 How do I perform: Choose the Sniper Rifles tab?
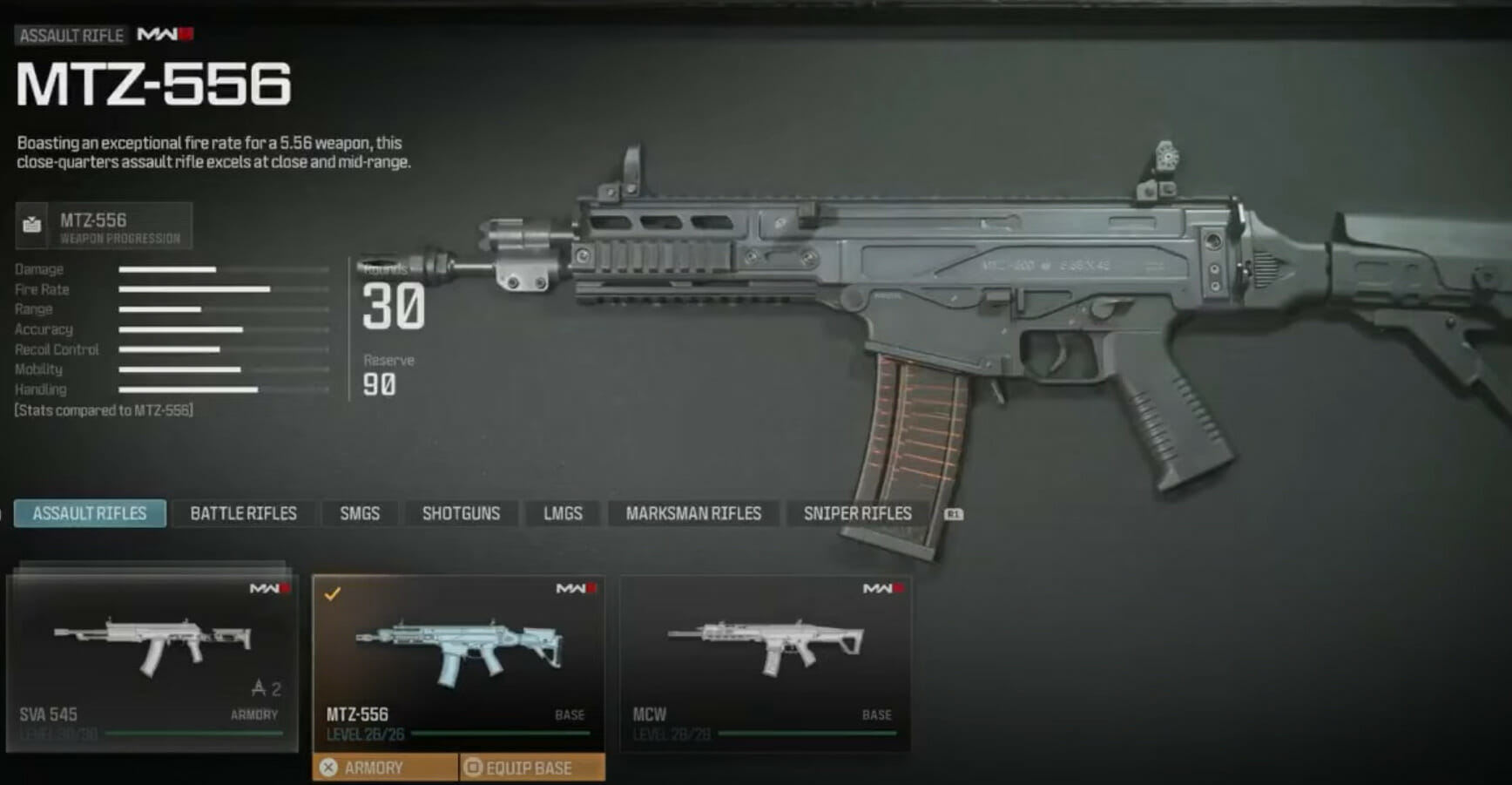point(857,513)
